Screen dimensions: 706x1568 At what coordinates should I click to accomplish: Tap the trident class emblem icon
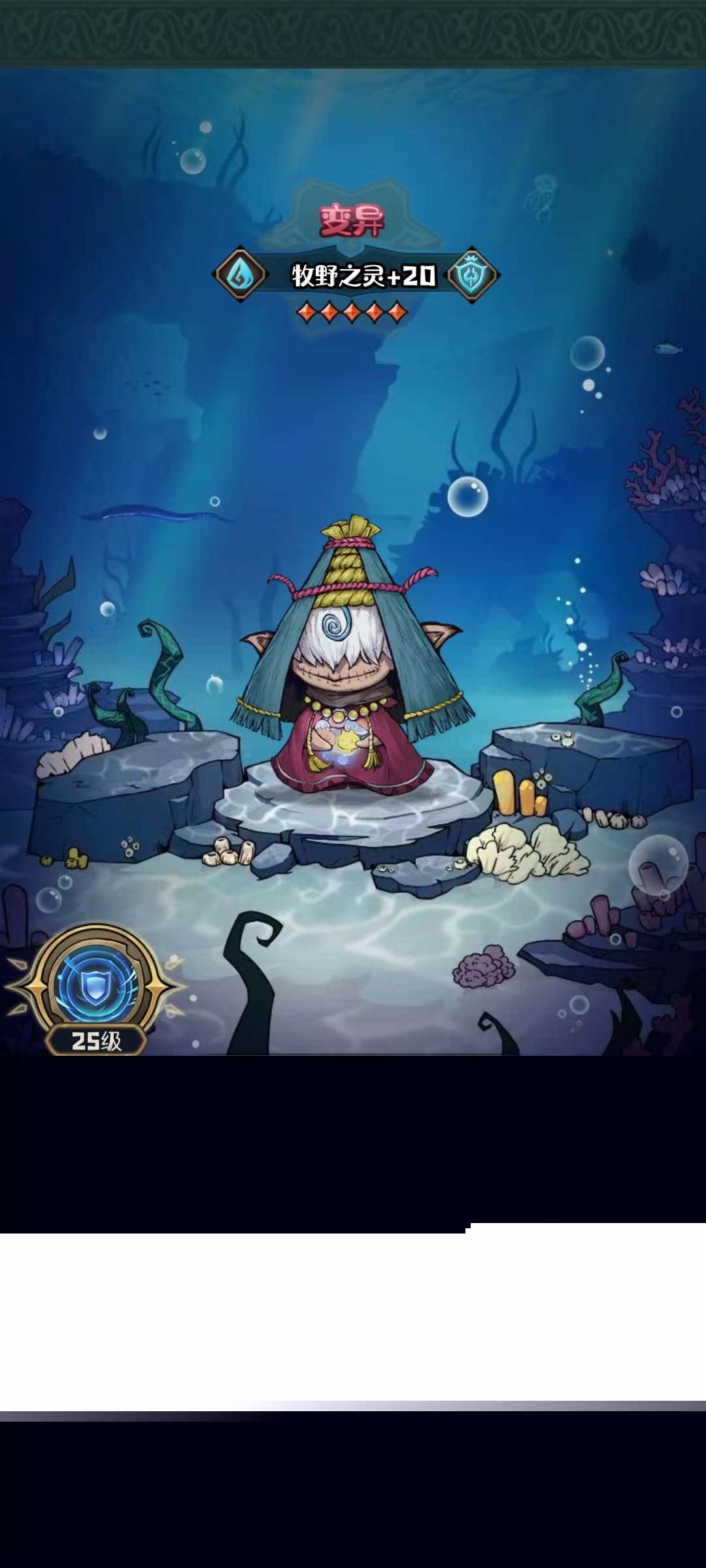pos(472,275)
